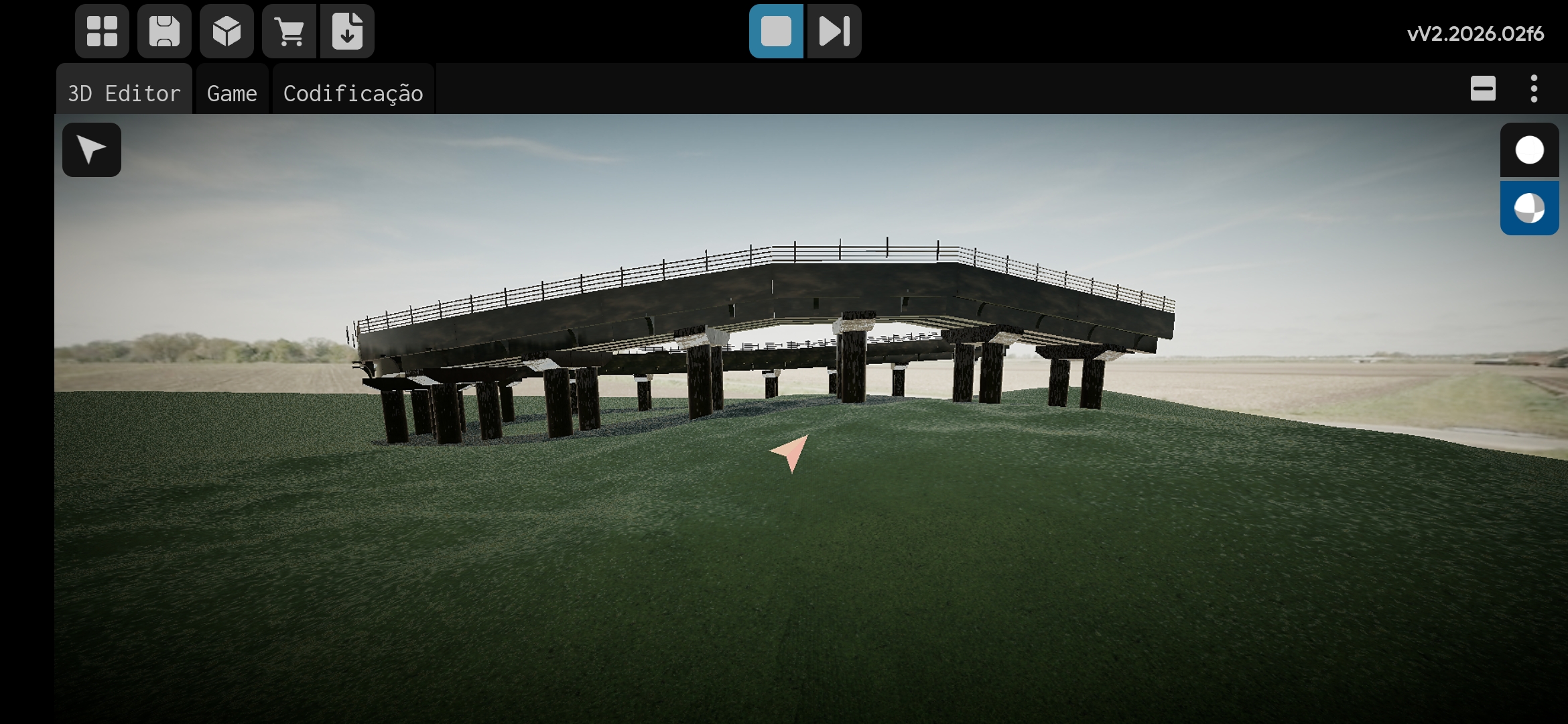Select the arrow cursor tool
1568x724 pixels.
tap(92, 149)
